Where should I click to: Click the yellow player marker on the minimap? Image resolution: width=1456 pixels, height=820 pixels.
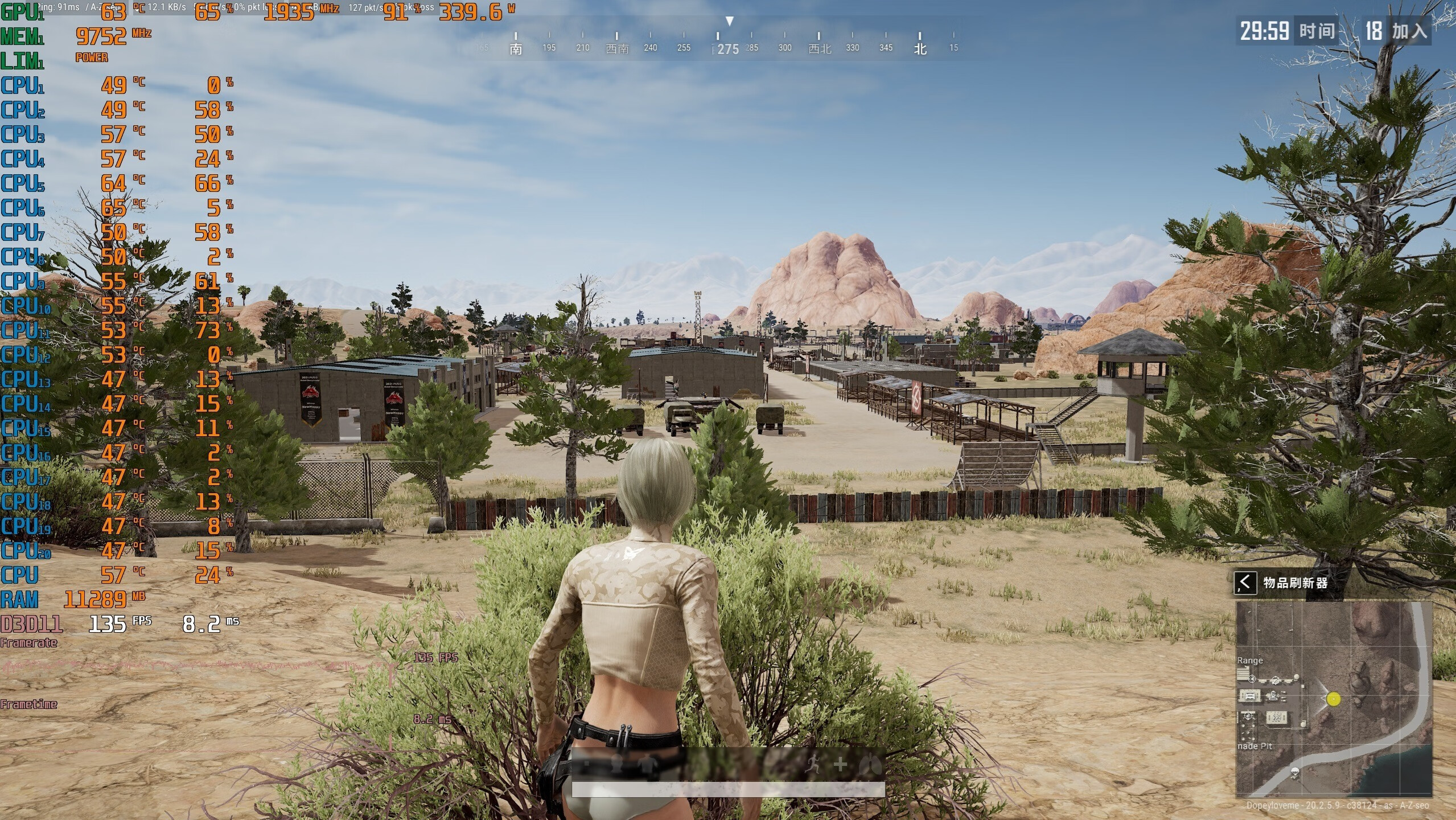click(x=1333, y=699)
